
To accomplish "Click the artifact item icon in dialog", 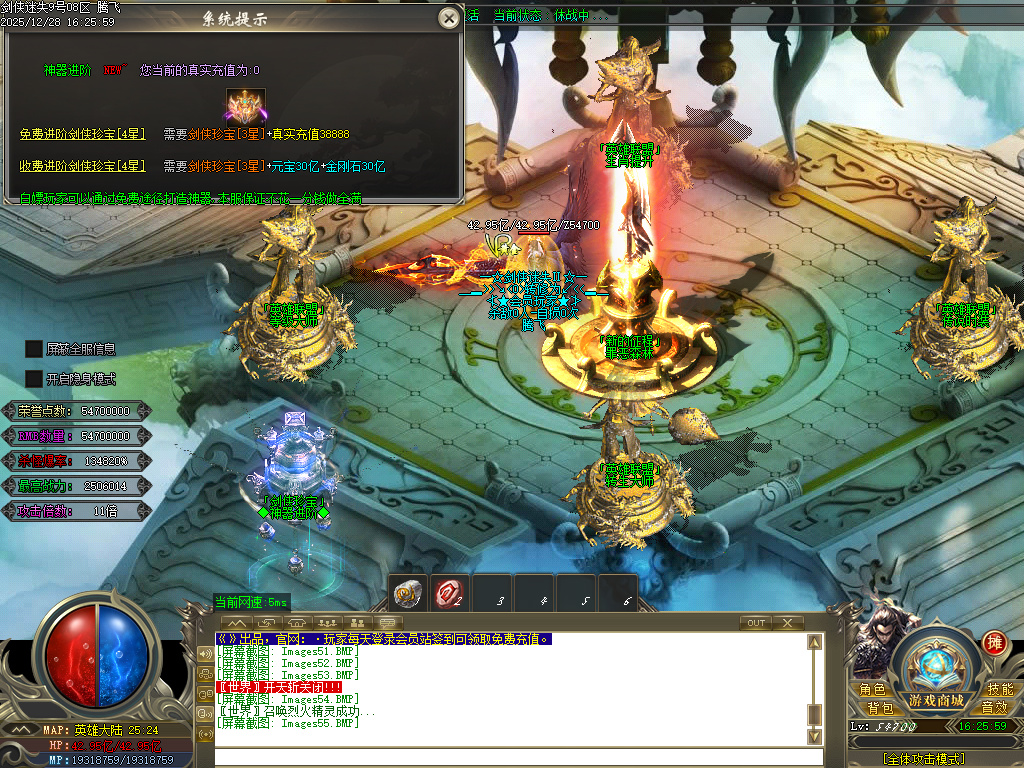I will (x=245, y=105).
